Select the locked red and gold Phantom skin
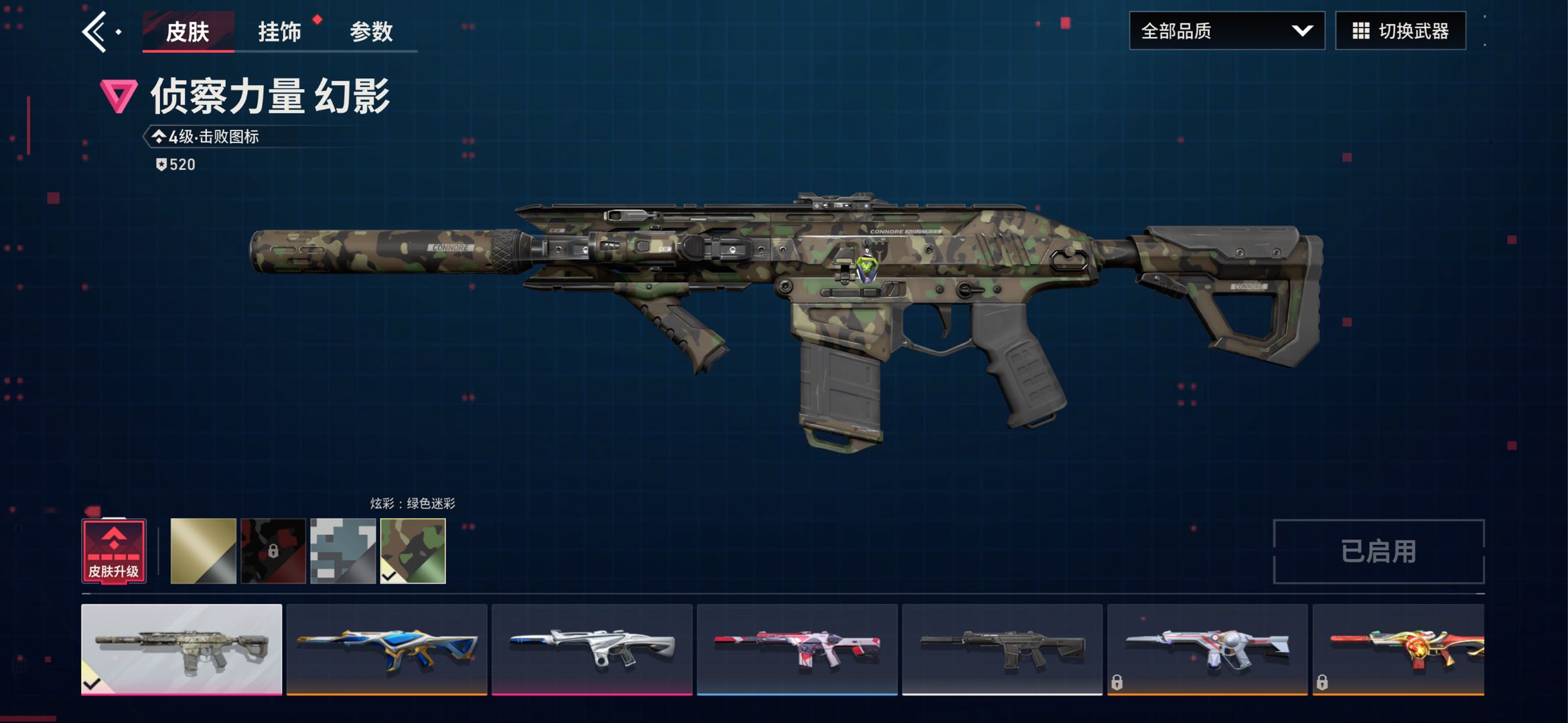This screenshot has height=723, width=1568. click(x=1399, y=649)
